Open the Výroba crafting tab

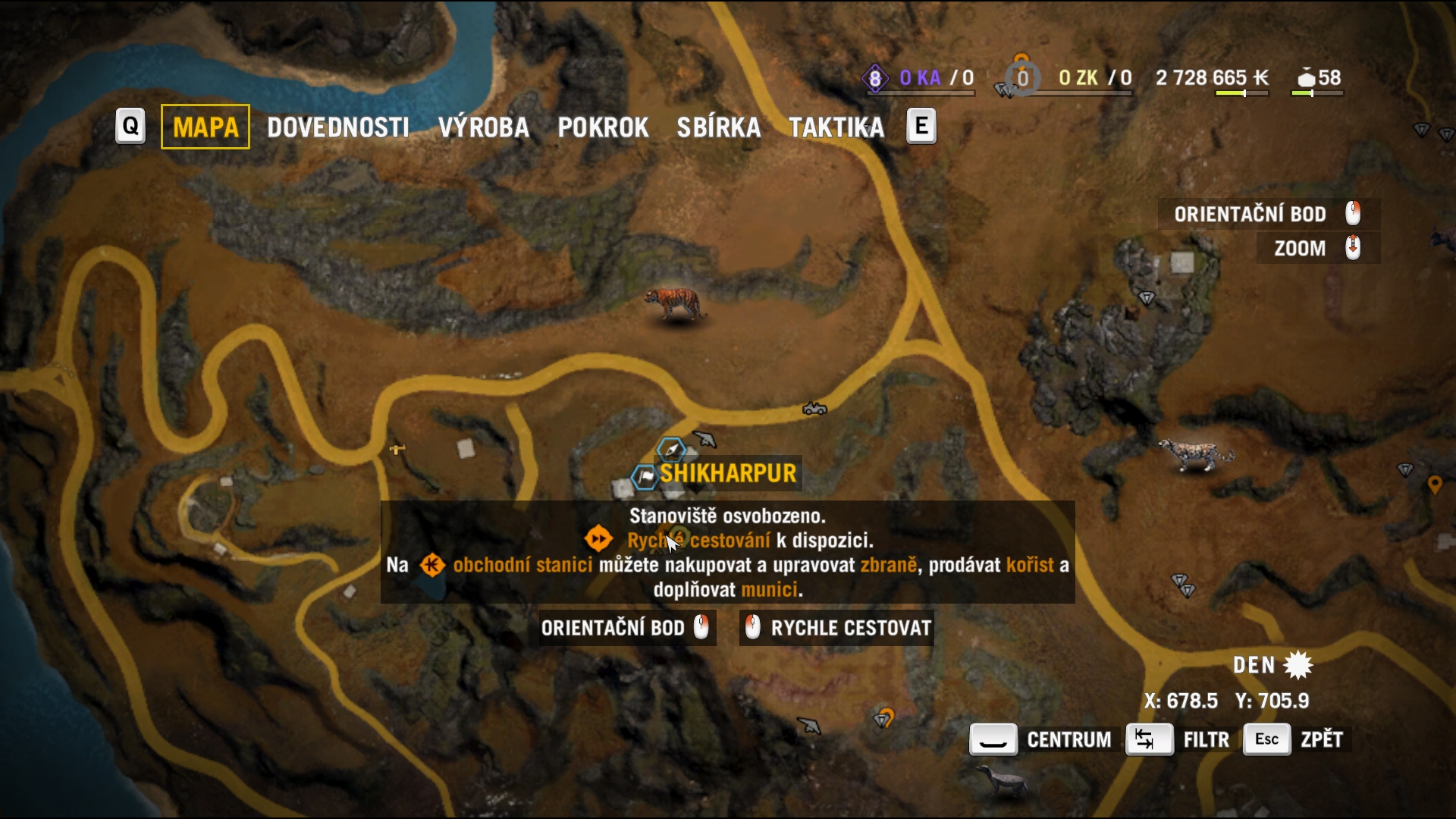(483, 127)
